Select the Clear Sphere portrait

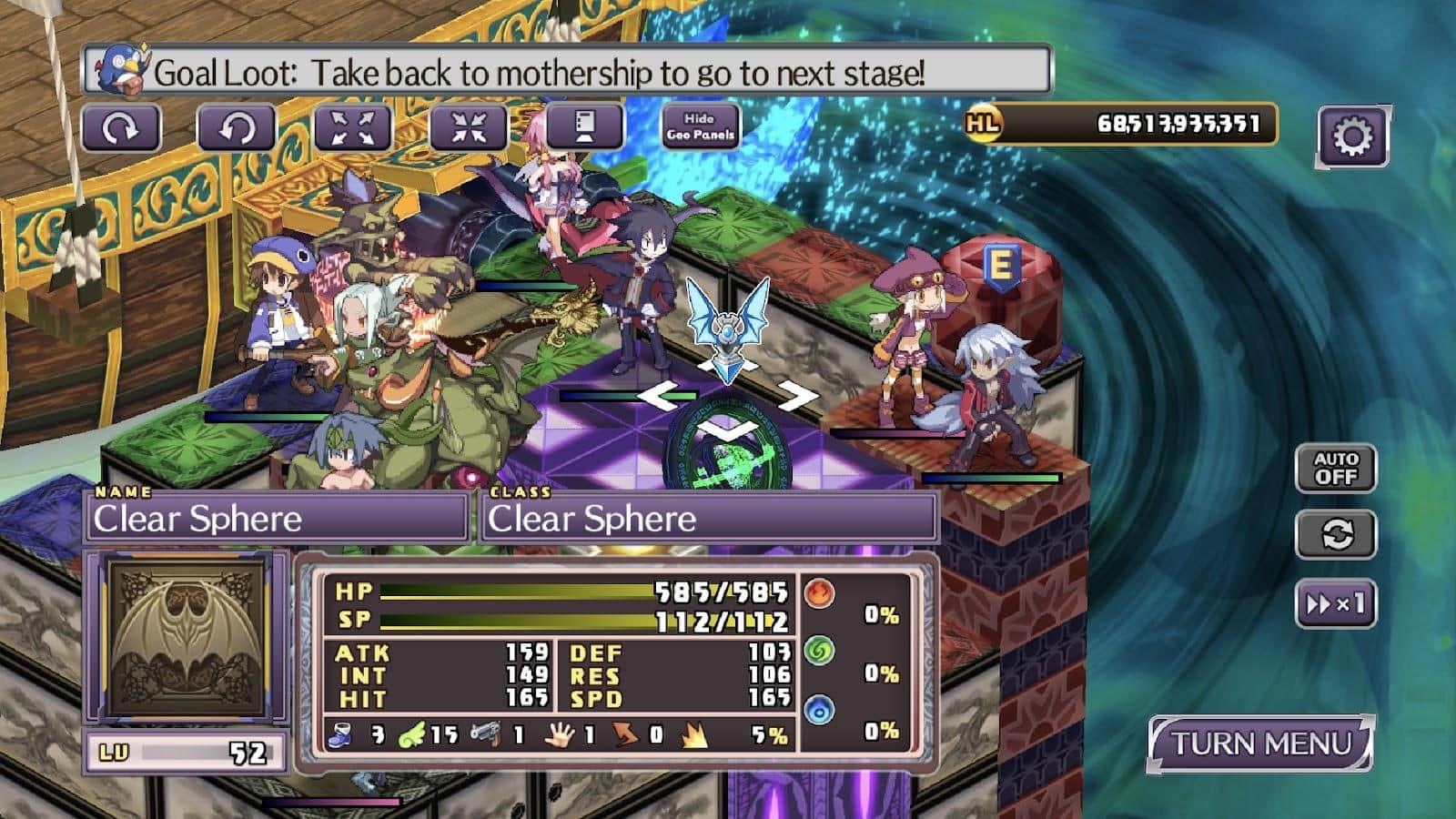point(187,637)
